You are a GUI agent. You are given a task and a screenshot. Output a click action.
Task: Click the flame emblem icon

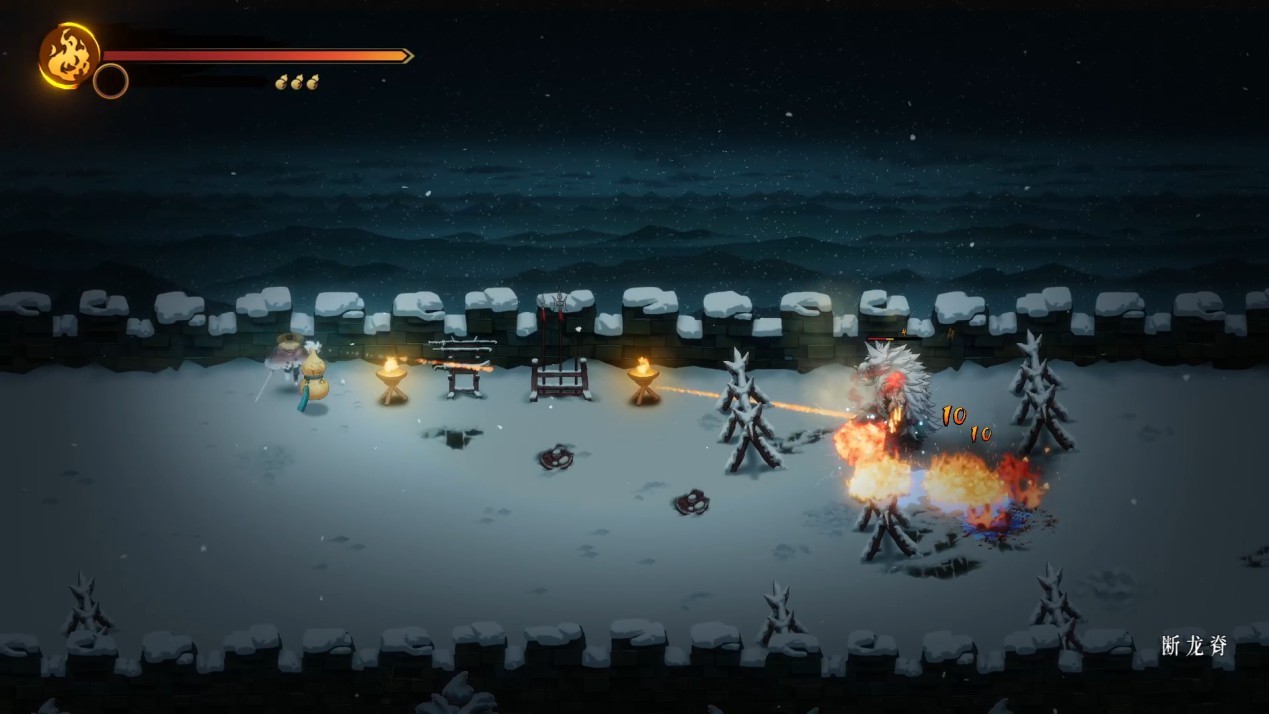(68, 55)
